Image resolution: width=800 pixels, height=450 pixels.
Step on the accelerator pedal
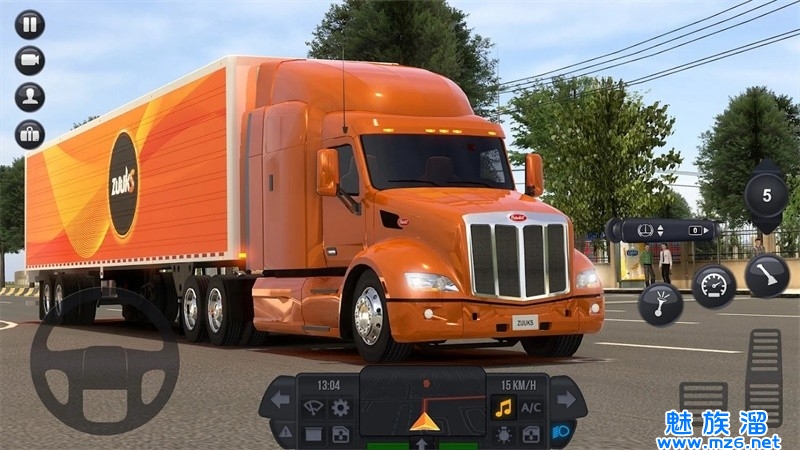coord(764,375)
